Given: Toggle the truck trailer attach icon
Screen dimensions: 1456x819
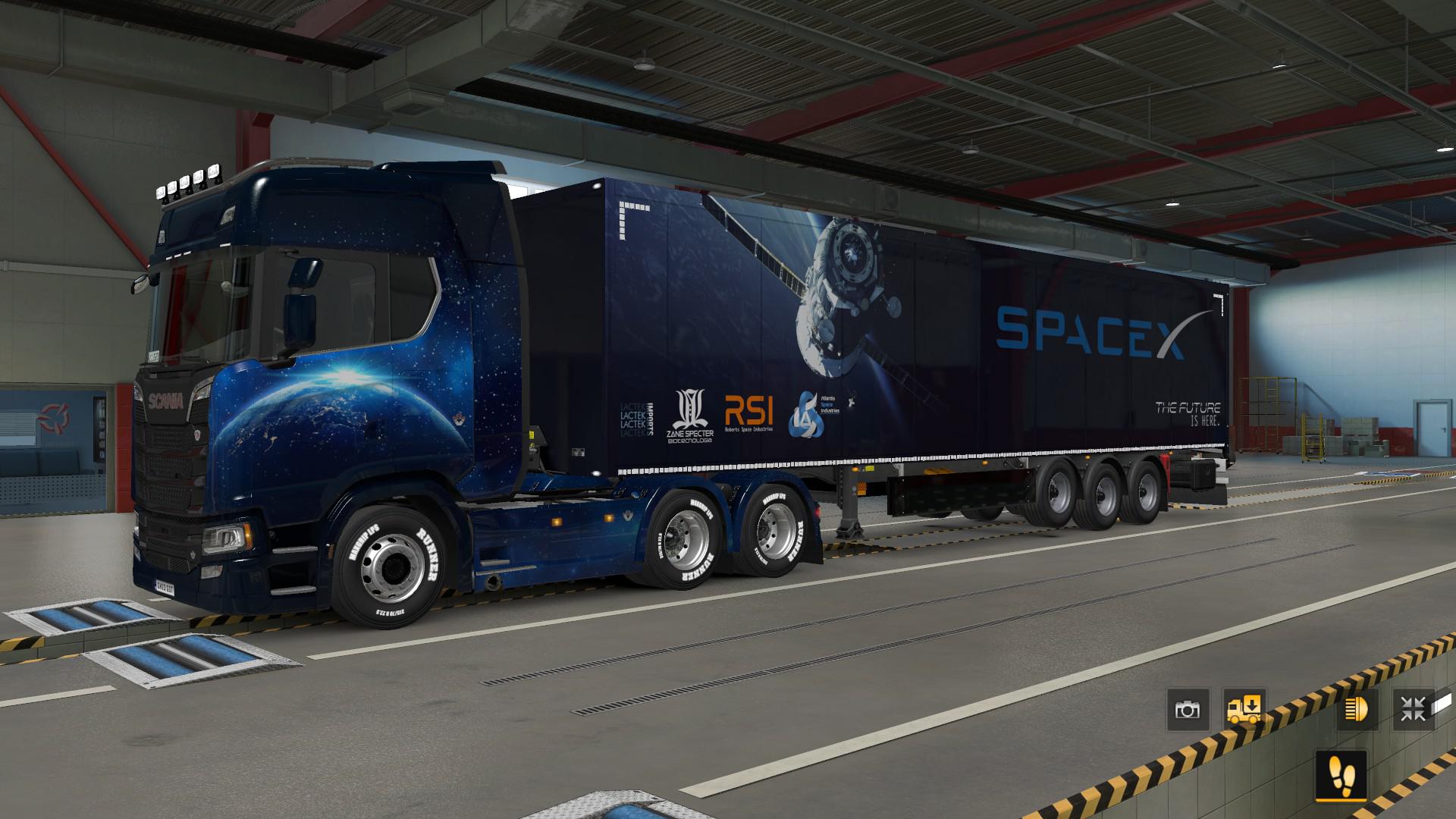Looking at the screenshot, I should click(x=1244, y=710).
